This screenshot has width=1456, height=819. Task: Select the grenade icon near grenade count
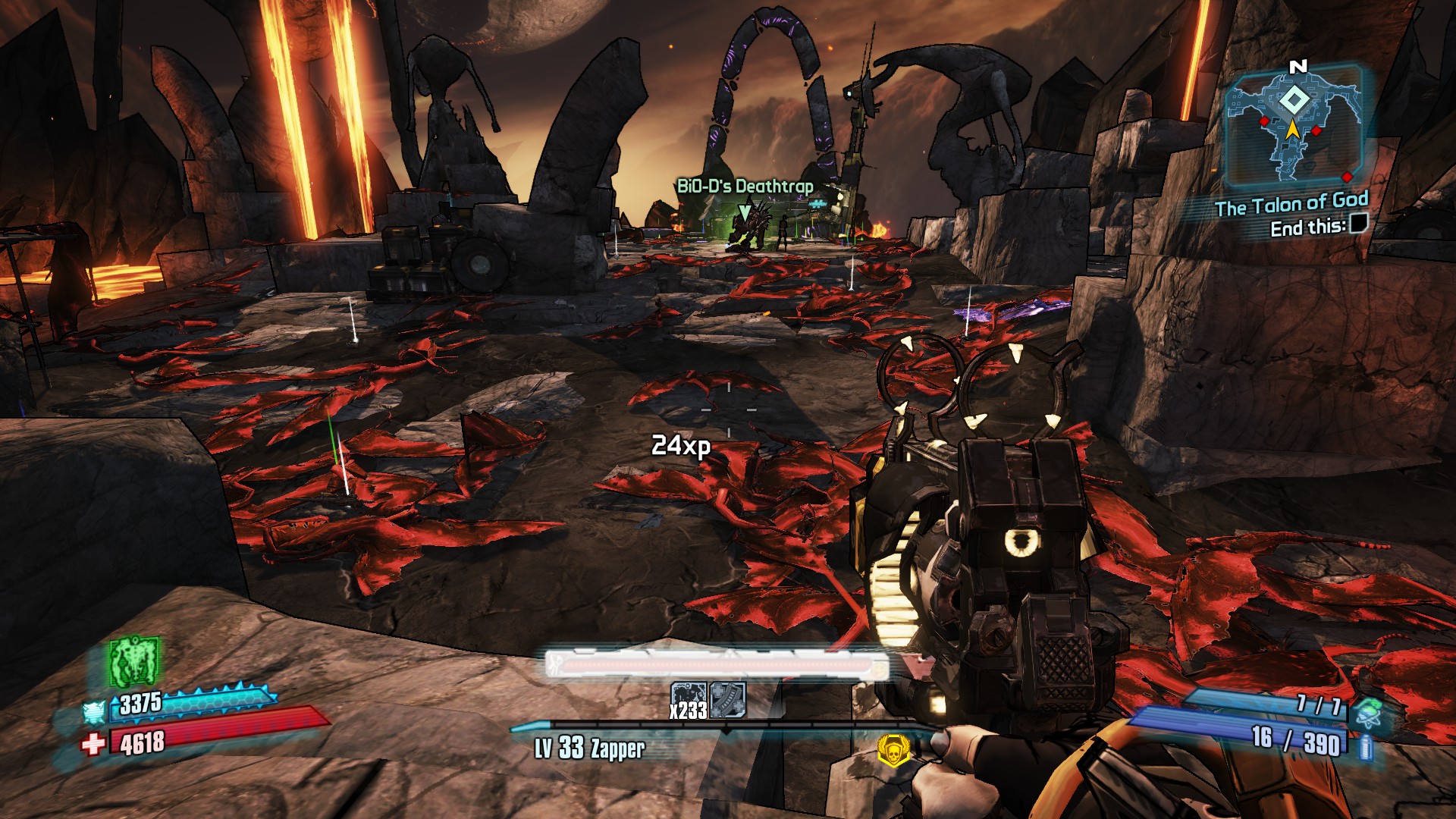(1368, 713)
